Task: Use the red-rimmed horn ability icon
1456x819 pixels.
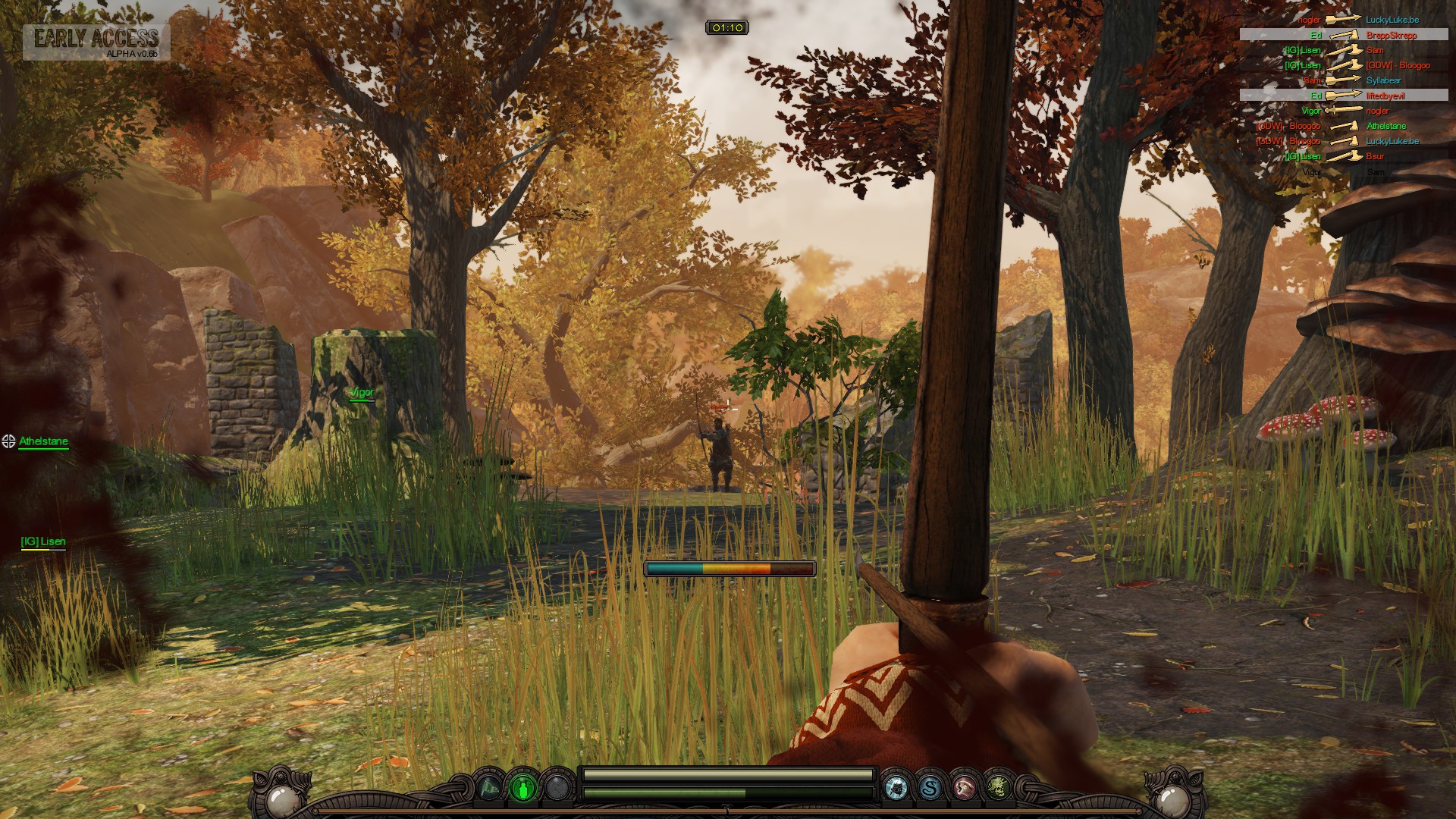Action: point(964,788)
